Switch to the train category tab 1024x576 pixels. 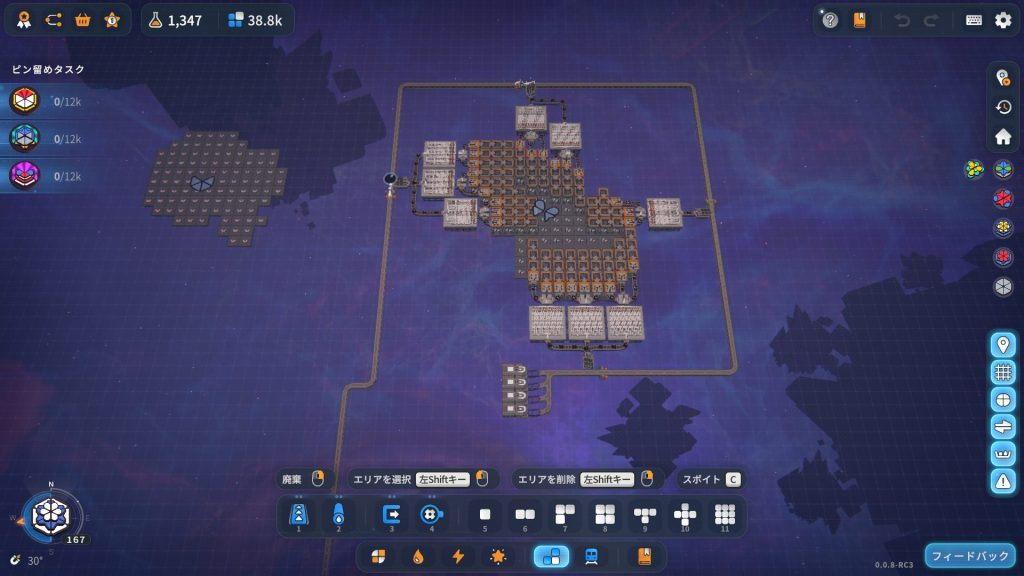tap(591, 557)
